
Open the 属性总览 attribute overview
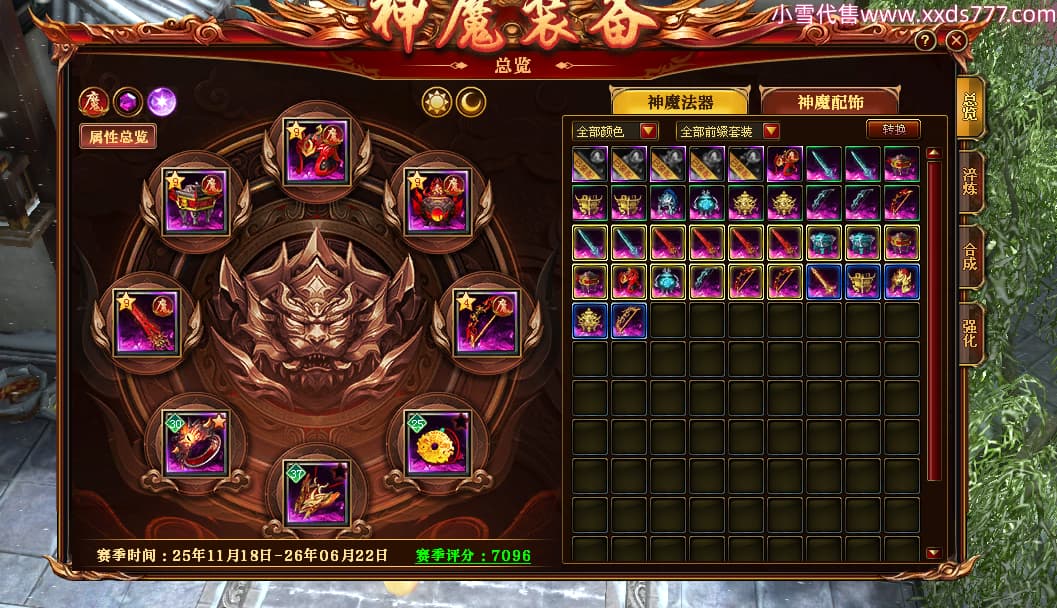[118, 137]
